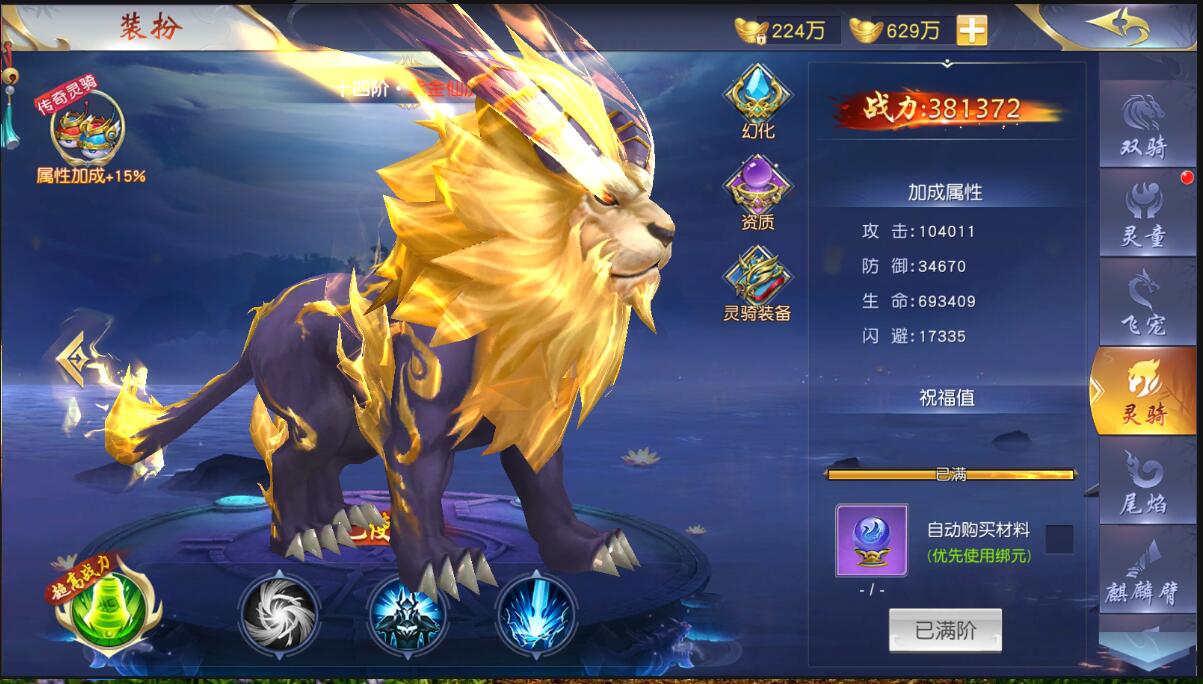Open the 资质 aptitude icon
1203x684 pixels.
(757, 193)
